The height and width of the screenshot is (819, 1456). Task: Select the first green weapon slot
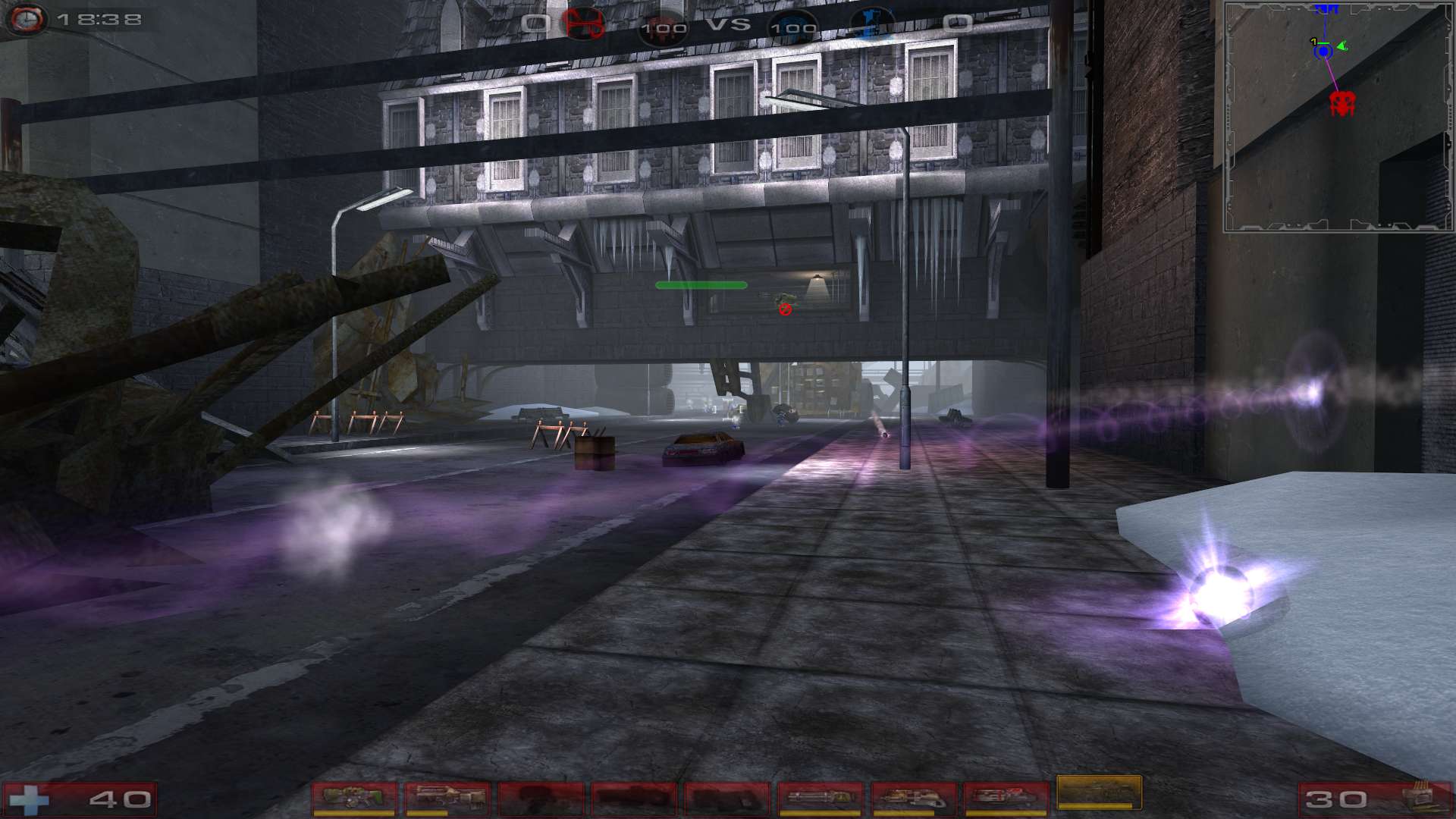(354, 798)
